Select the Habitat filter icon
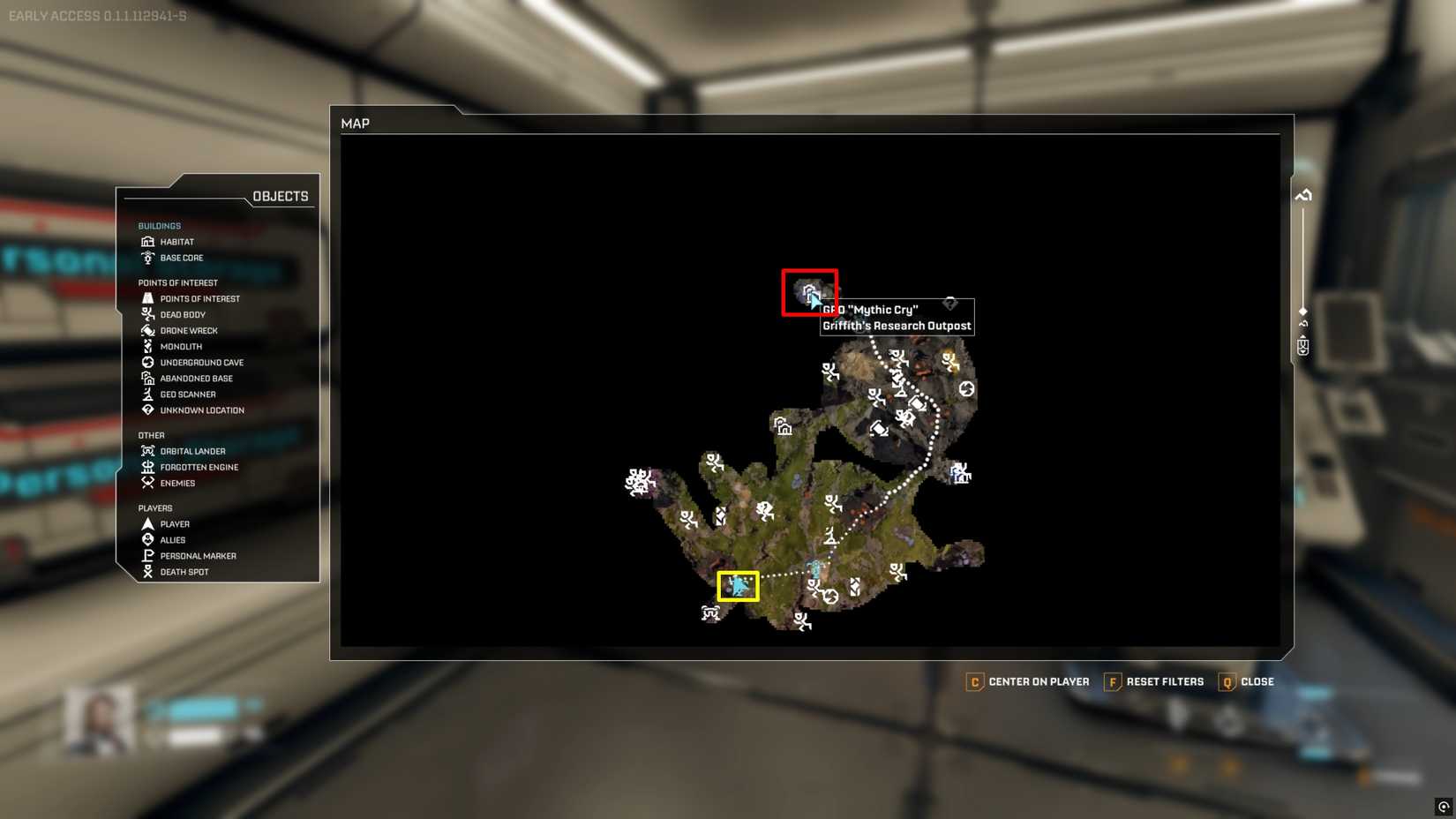The width and height of the screenshot is (1456, 819). pos(147,241)
